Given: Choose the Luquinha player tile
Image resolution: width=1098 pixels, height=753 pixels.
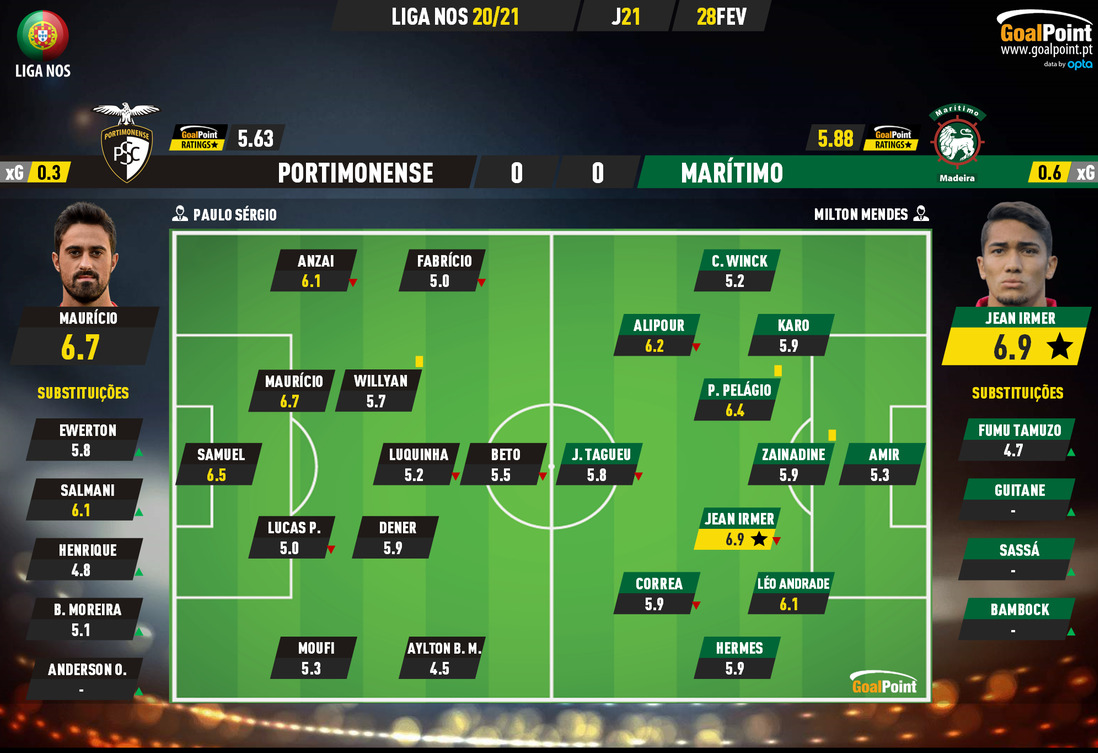Looking at the screenshot, I should click(424, 464).
